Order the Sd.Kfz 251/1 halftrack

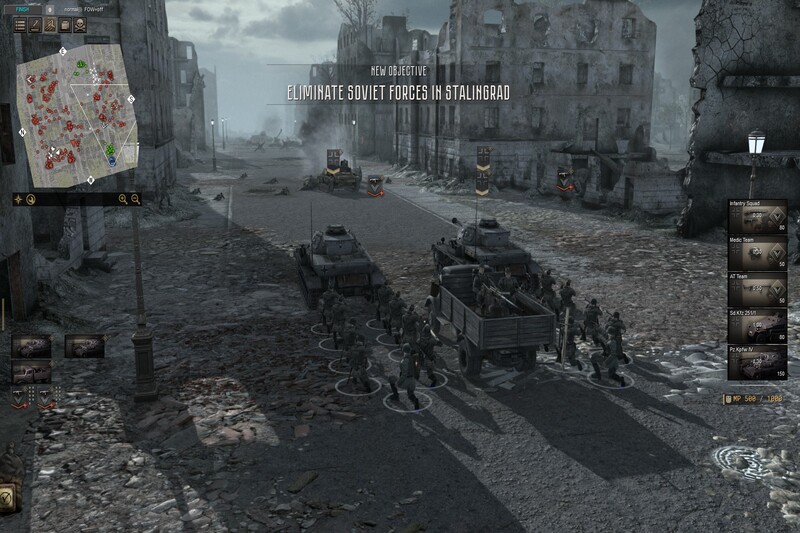[x=757, y=327]
